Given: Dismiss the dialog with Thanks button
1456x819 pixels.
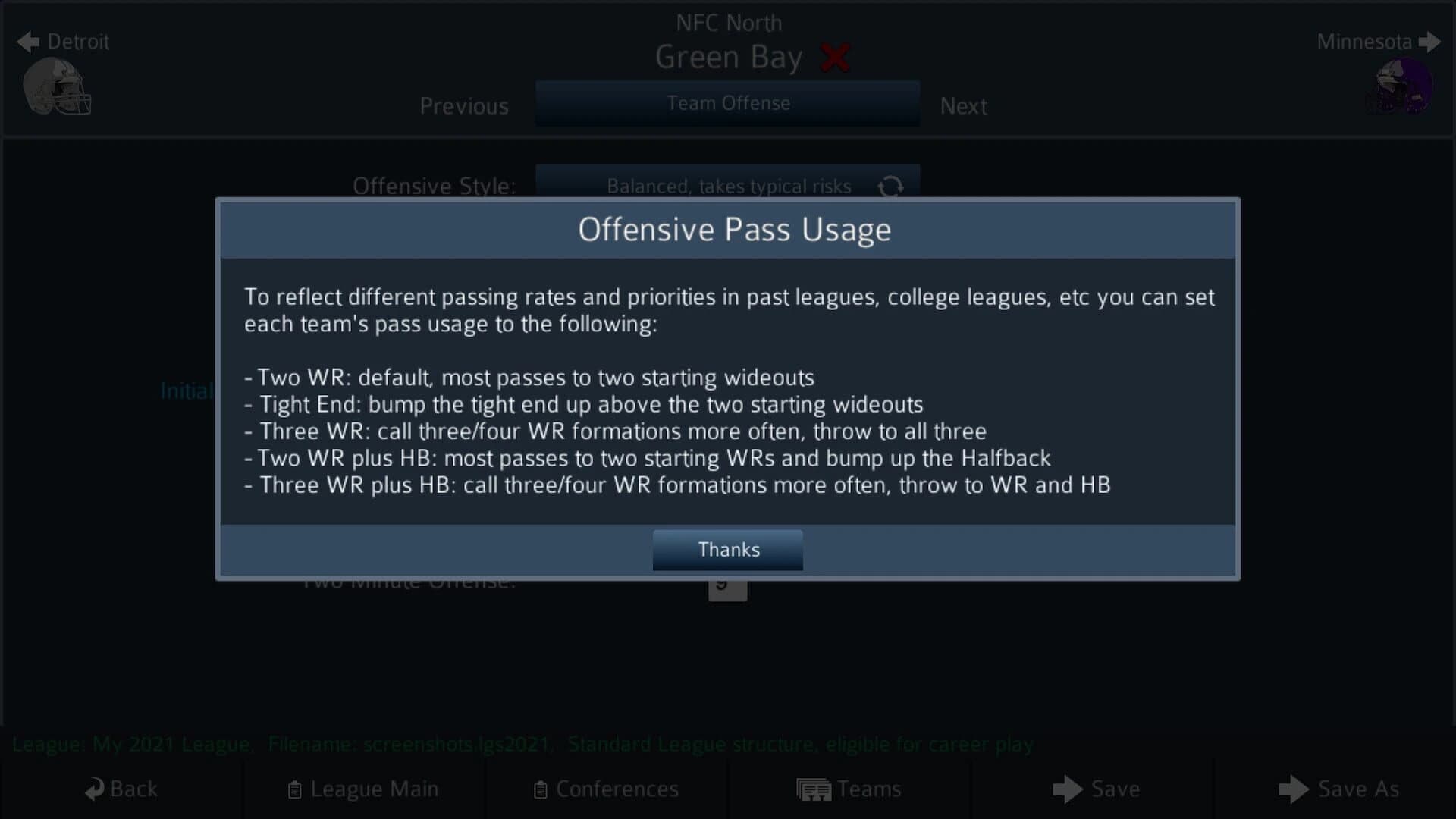Looking at the screenshot, I should pyautogui.click(x=727, y=550).
